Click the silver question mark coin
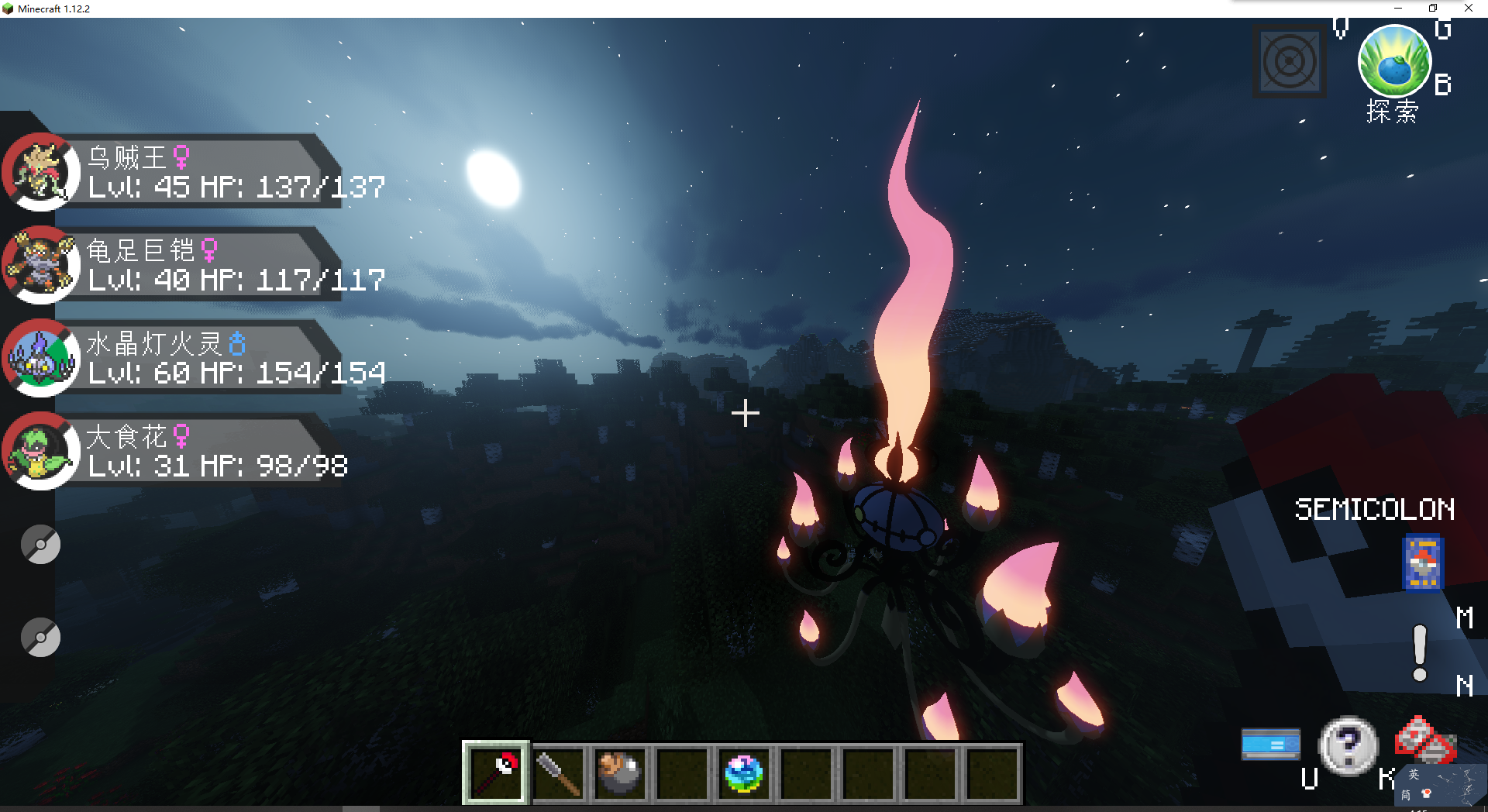Screen dimensions: 1488x812 click(x=1348, y=745)
